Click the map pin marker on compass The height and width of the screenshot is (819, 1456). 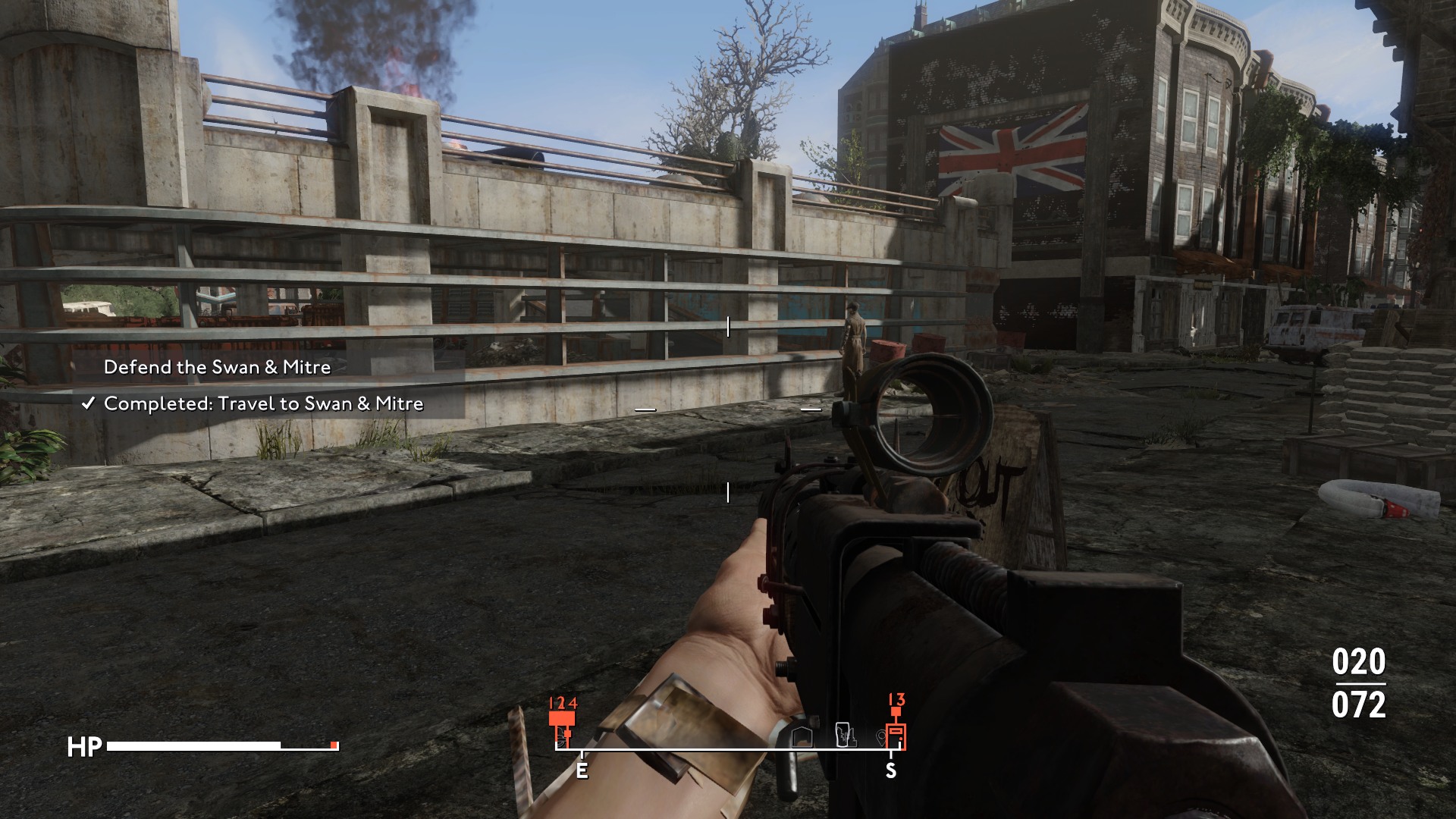(880, 736)
